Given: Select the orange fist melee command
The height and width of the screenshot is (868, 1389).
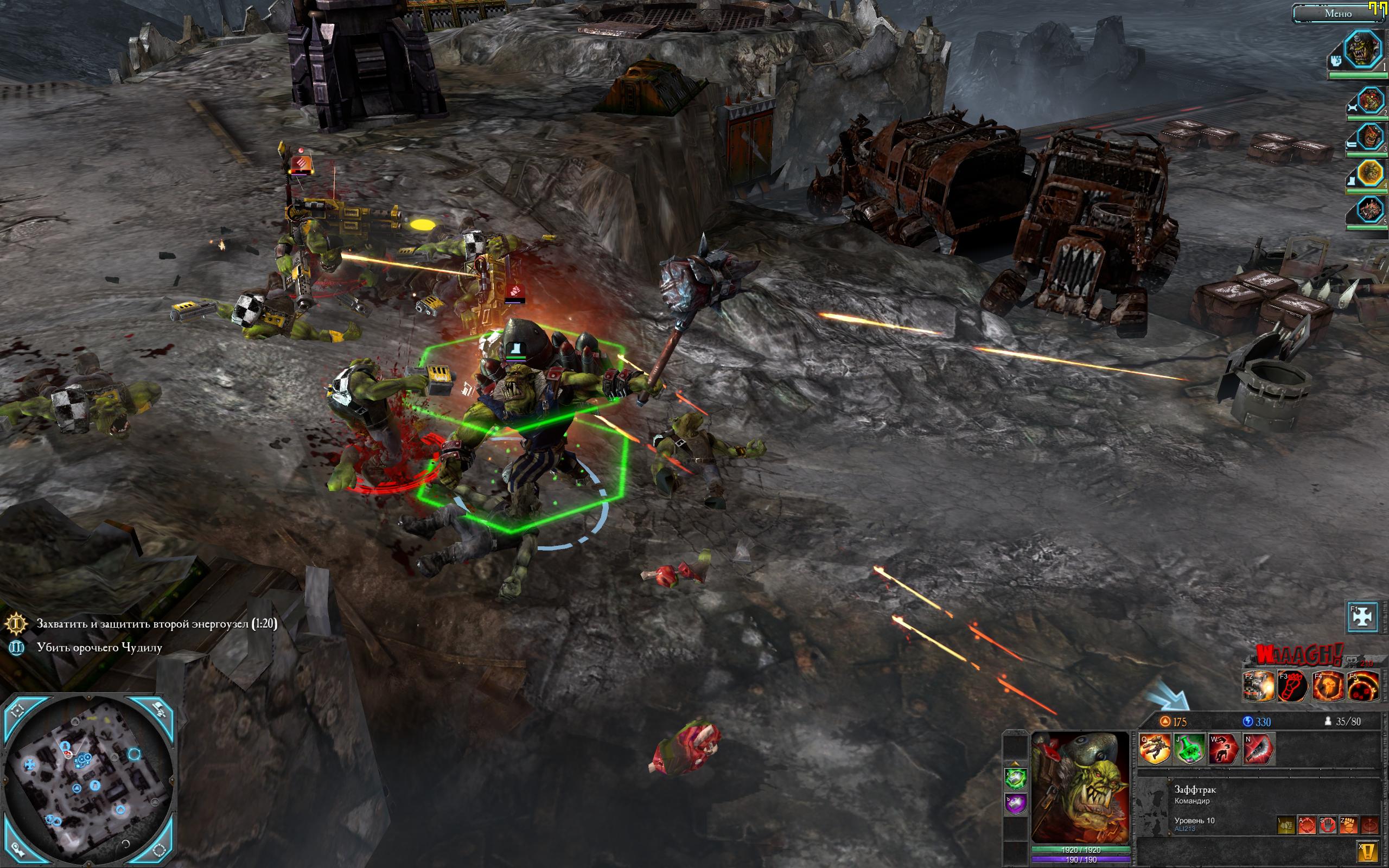Looking at the screenshot, I should (1348, 825).
